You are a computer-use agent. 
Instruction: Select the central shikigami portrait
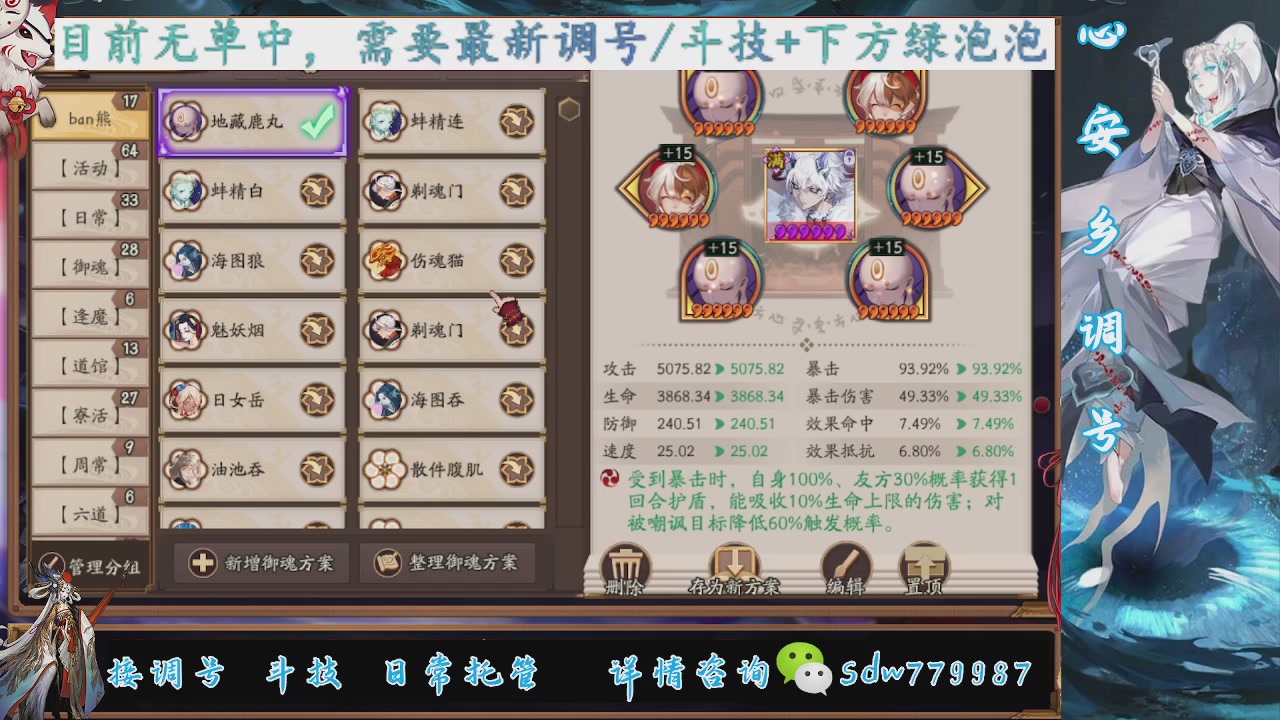[x=810, y=190]
